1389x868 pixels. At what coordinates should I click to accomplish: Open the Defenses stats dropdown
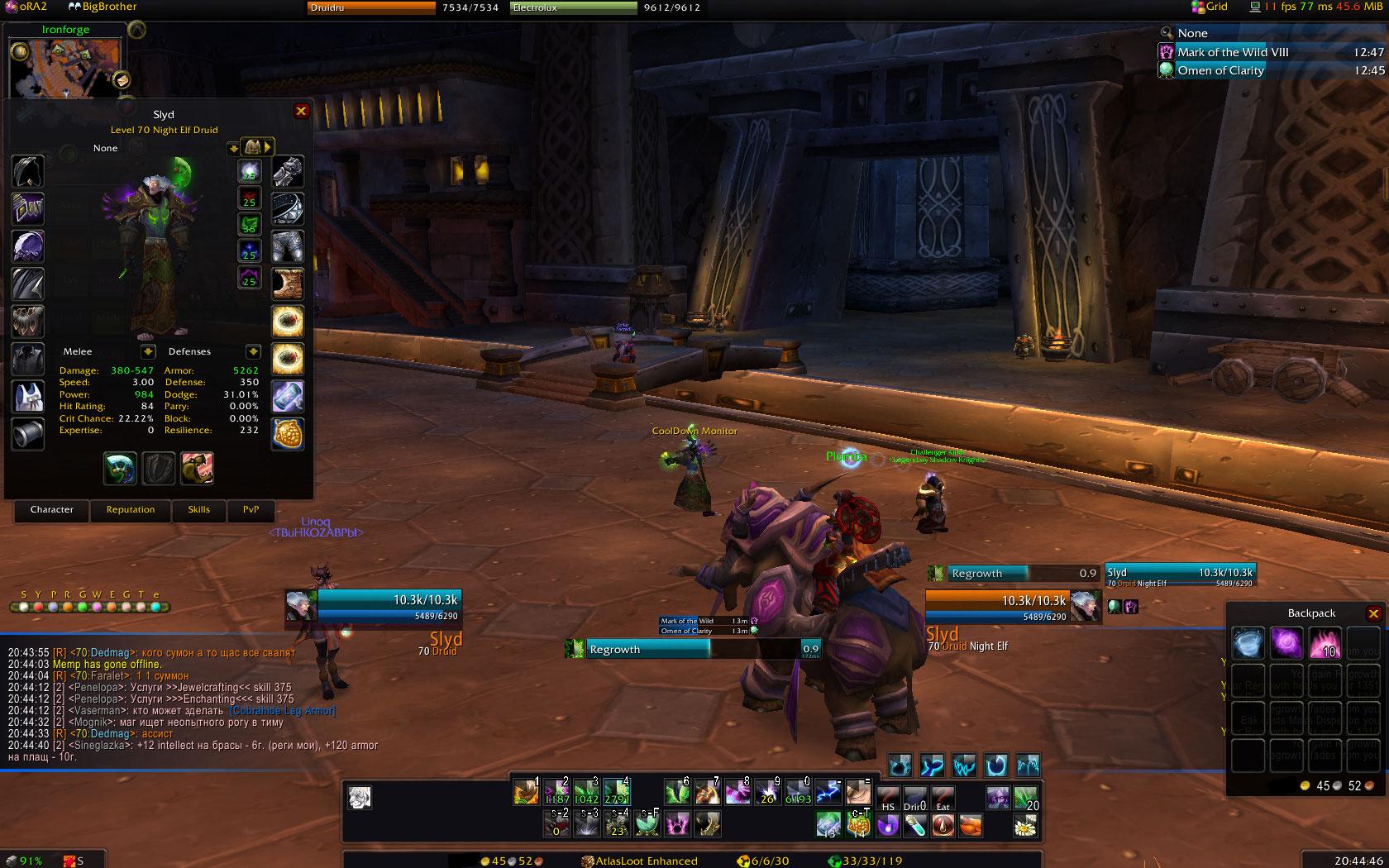253,352
